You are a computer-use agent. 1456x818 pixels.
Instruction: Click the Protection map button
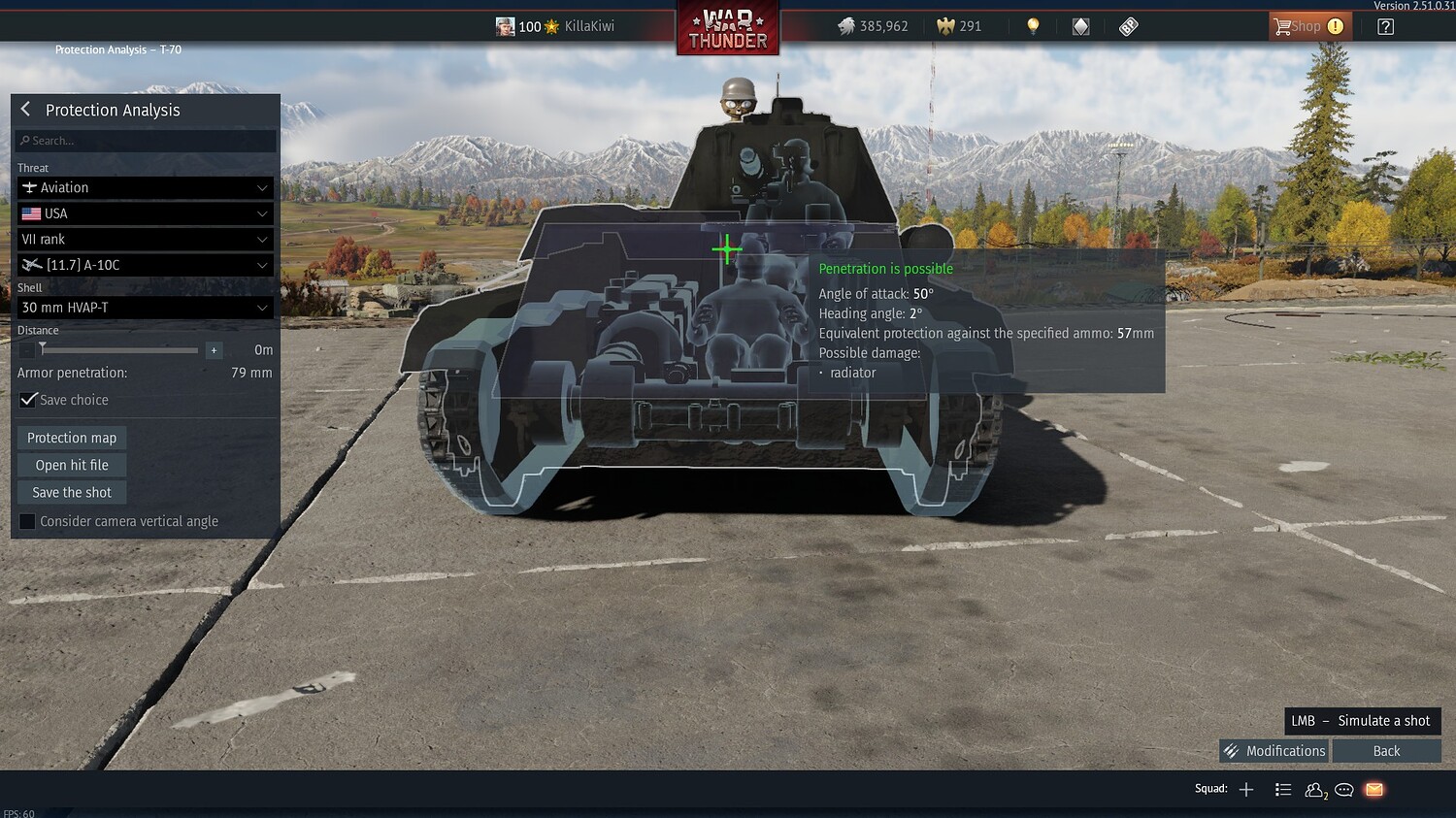pos(71,438)
